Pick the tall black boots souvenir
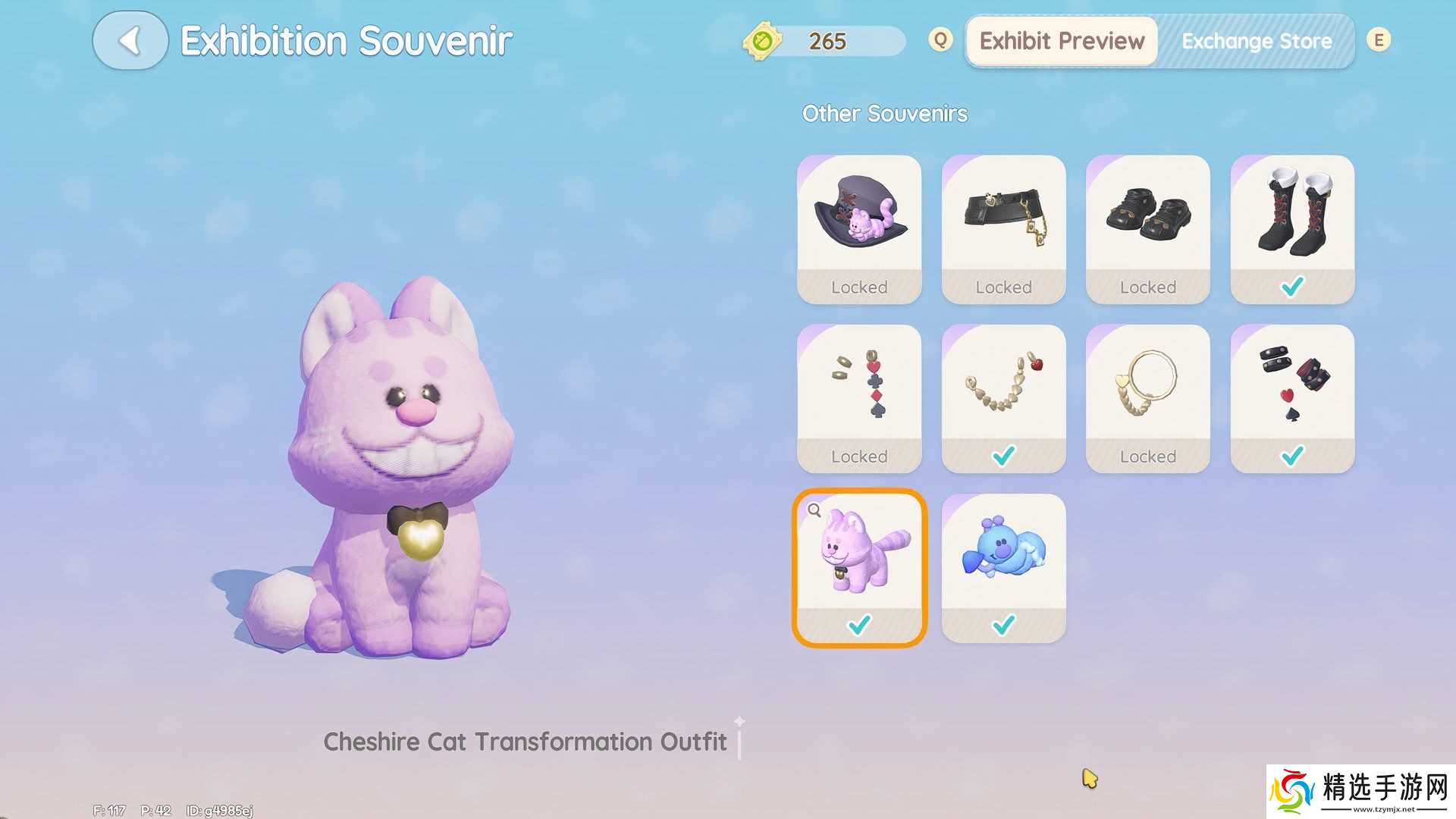Viewport: 1456px width, 819px height. click(x=1292, y=229)
